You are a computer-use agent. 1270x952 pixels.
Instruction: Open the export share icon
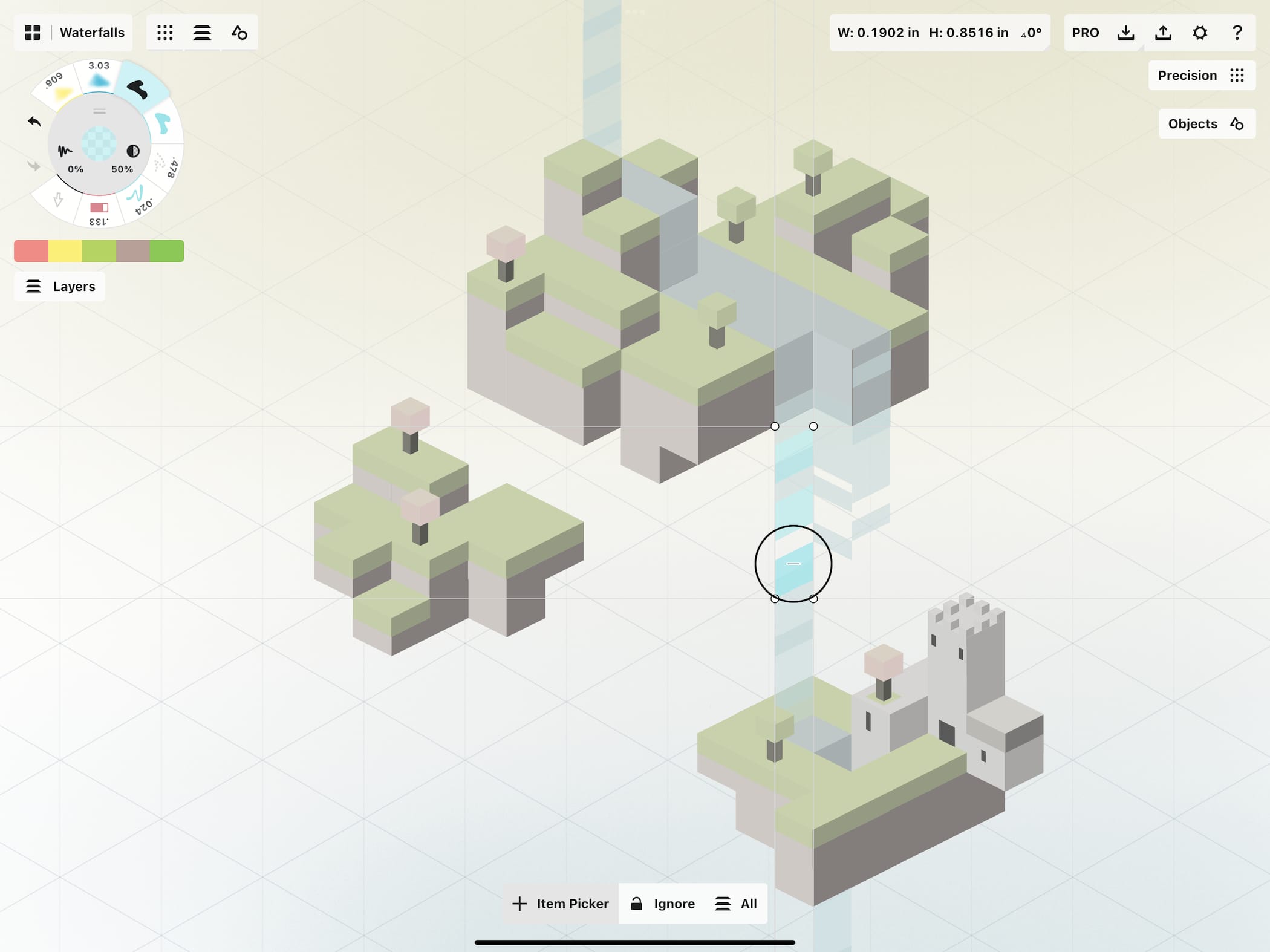click(x=1163, y=33)
